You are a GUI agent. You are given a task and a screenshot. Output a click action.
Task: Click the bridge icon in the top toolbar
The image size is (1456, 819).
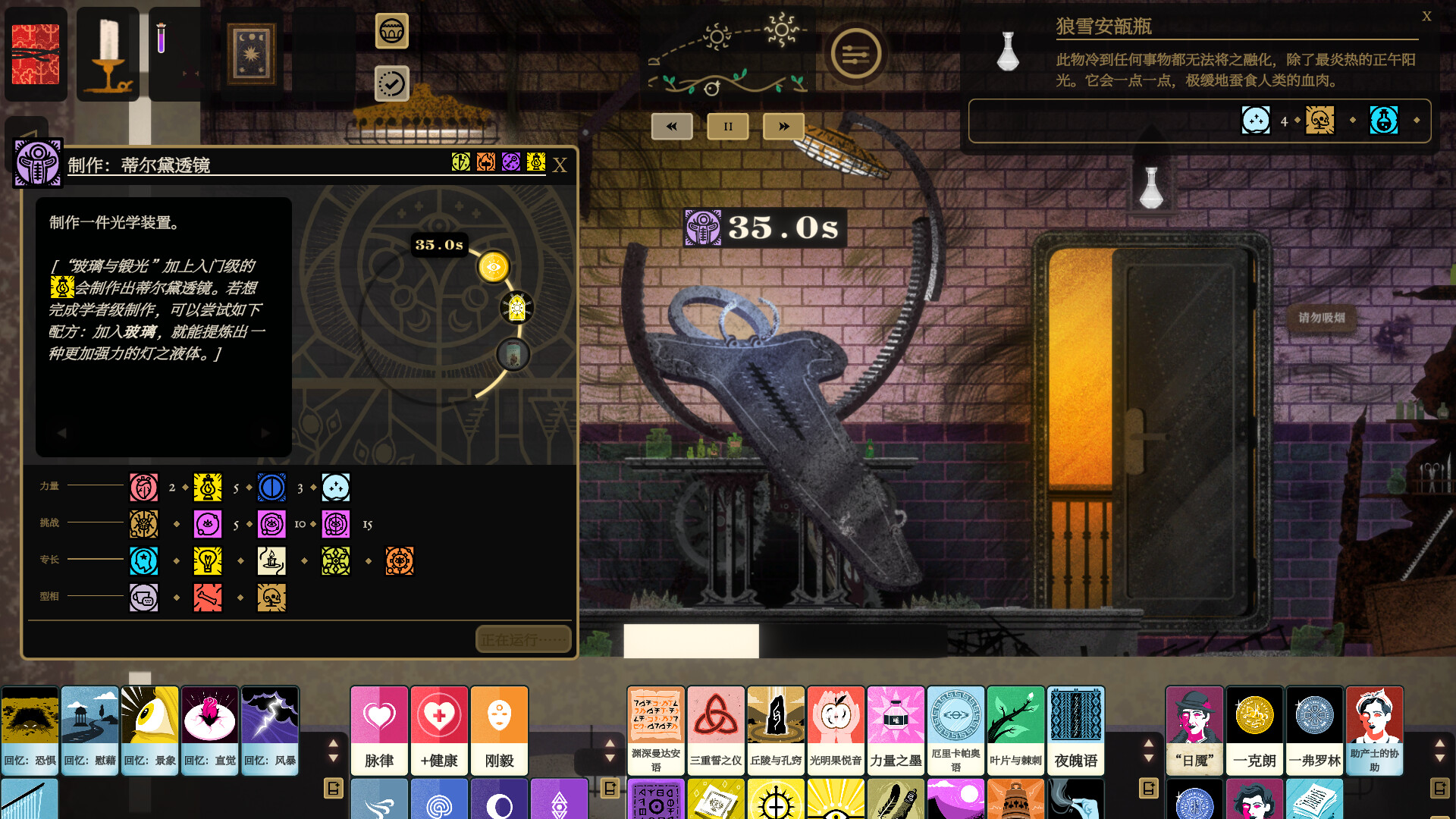[391, 33]
